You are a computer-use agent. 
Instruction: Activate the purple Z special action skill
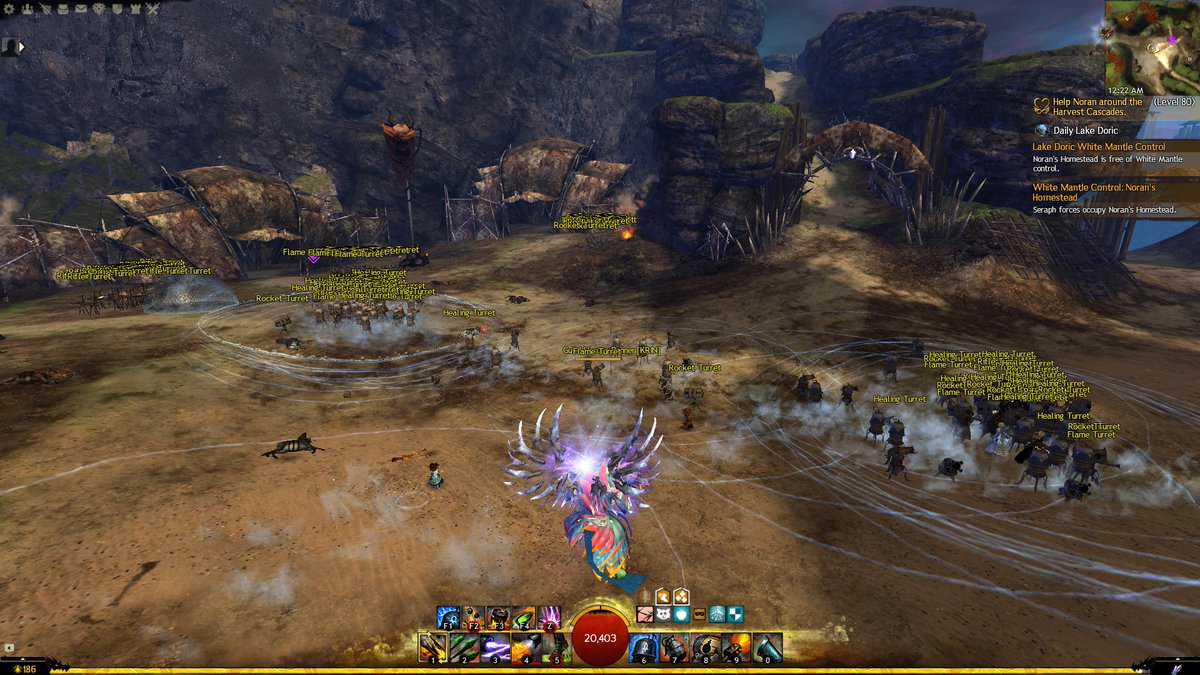[550, 617]
